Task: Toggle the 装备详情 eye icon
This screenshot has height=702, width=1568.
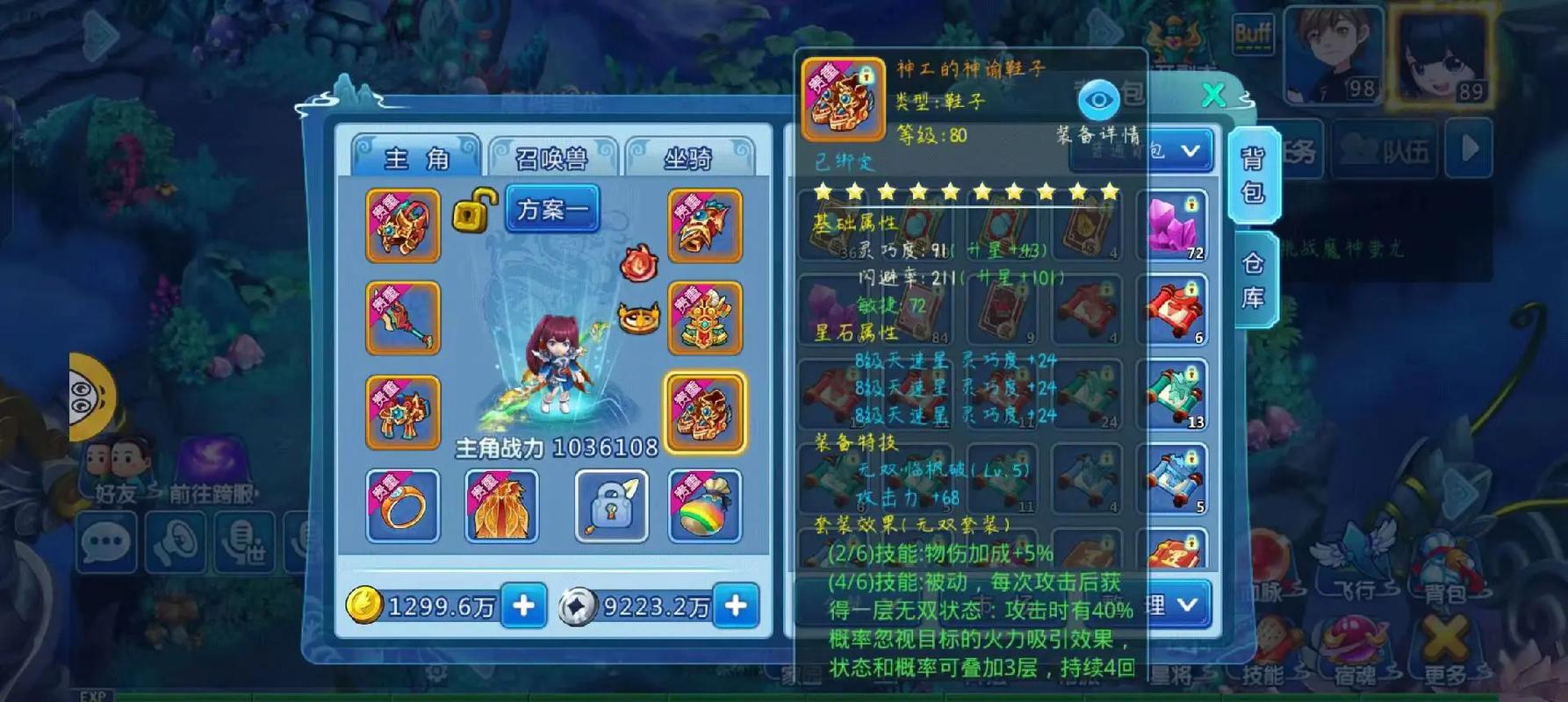Action: 1097,99
